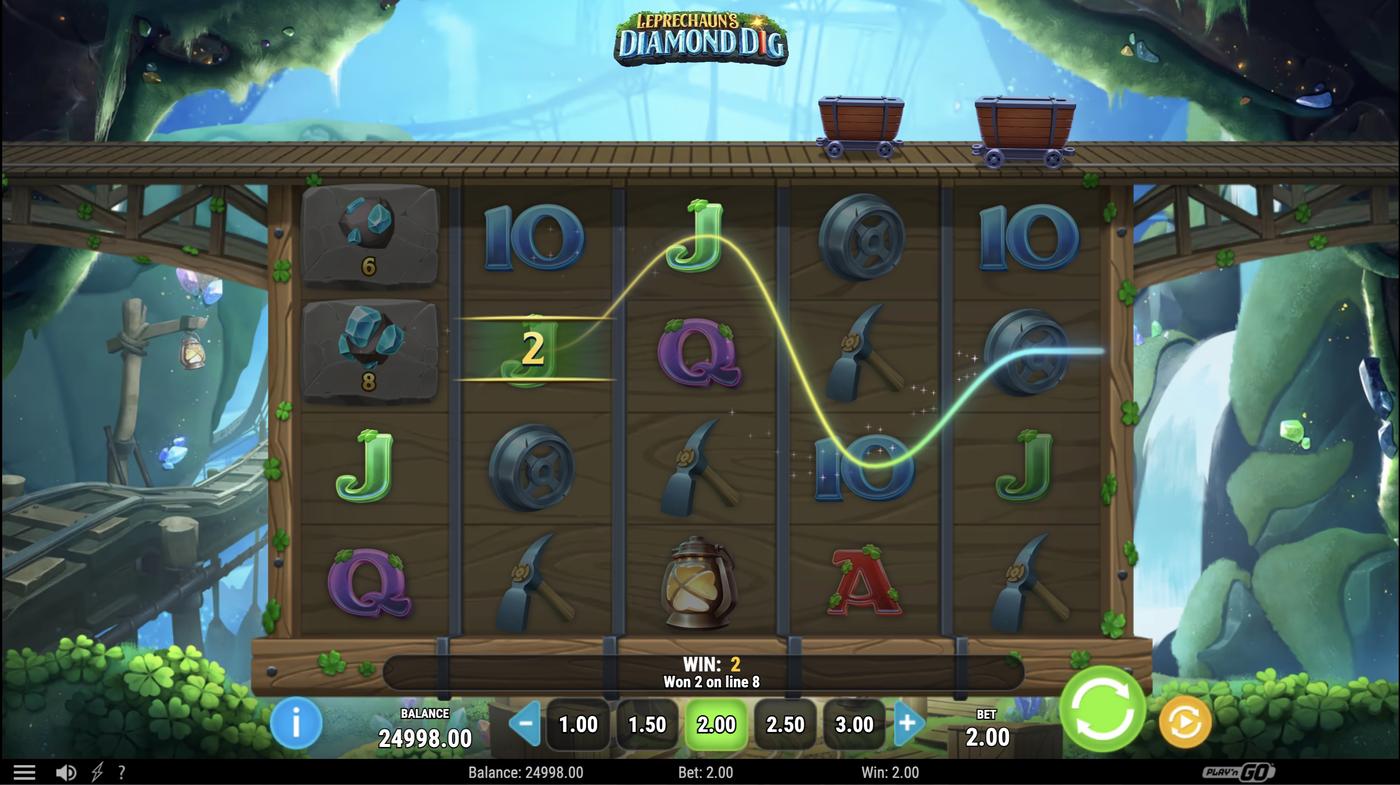Click the 1.50 bet button
Screen dimensions: 1400x785
[x=647, y=723]
